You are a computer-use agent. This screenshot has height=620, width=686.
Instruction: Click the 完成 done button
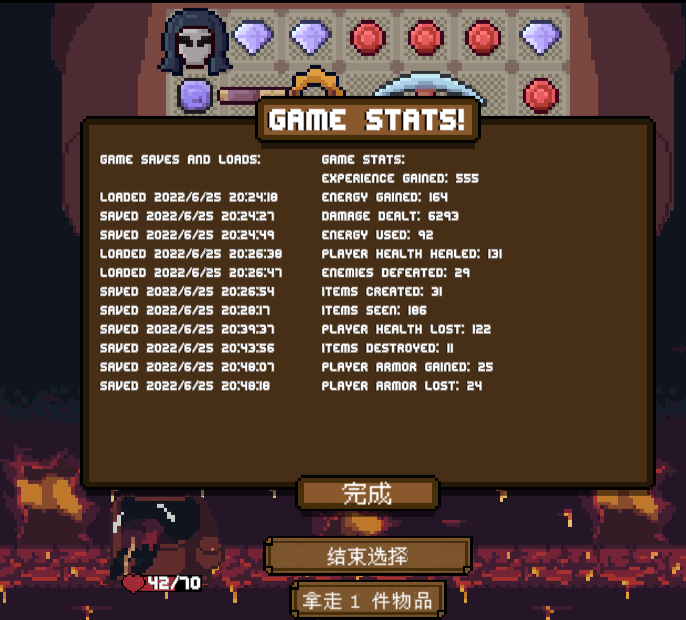click(368, 493)
